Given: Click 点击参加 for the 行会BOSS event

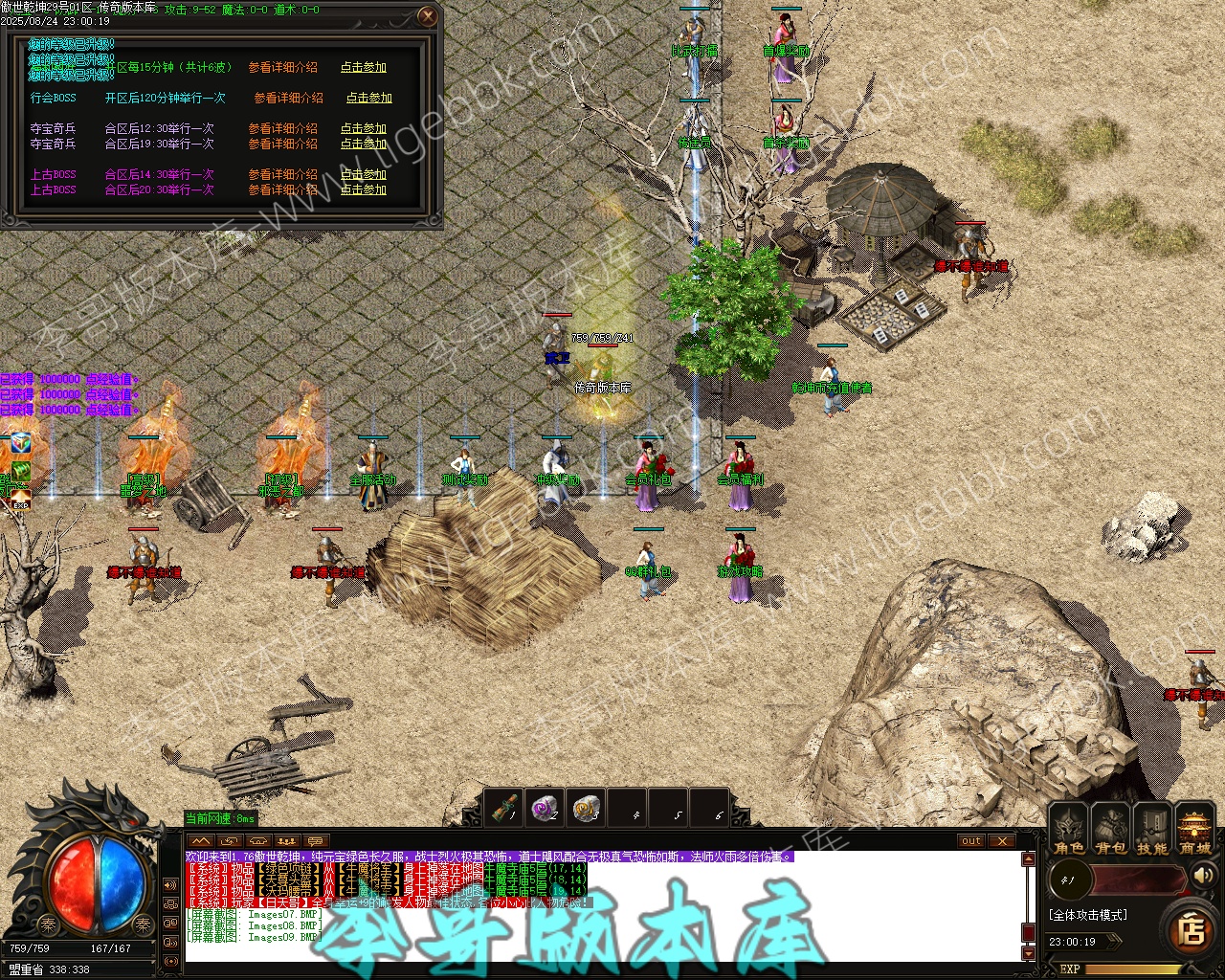Looking at the screenshot, I should pyautogui.click(x=368, y=98).
